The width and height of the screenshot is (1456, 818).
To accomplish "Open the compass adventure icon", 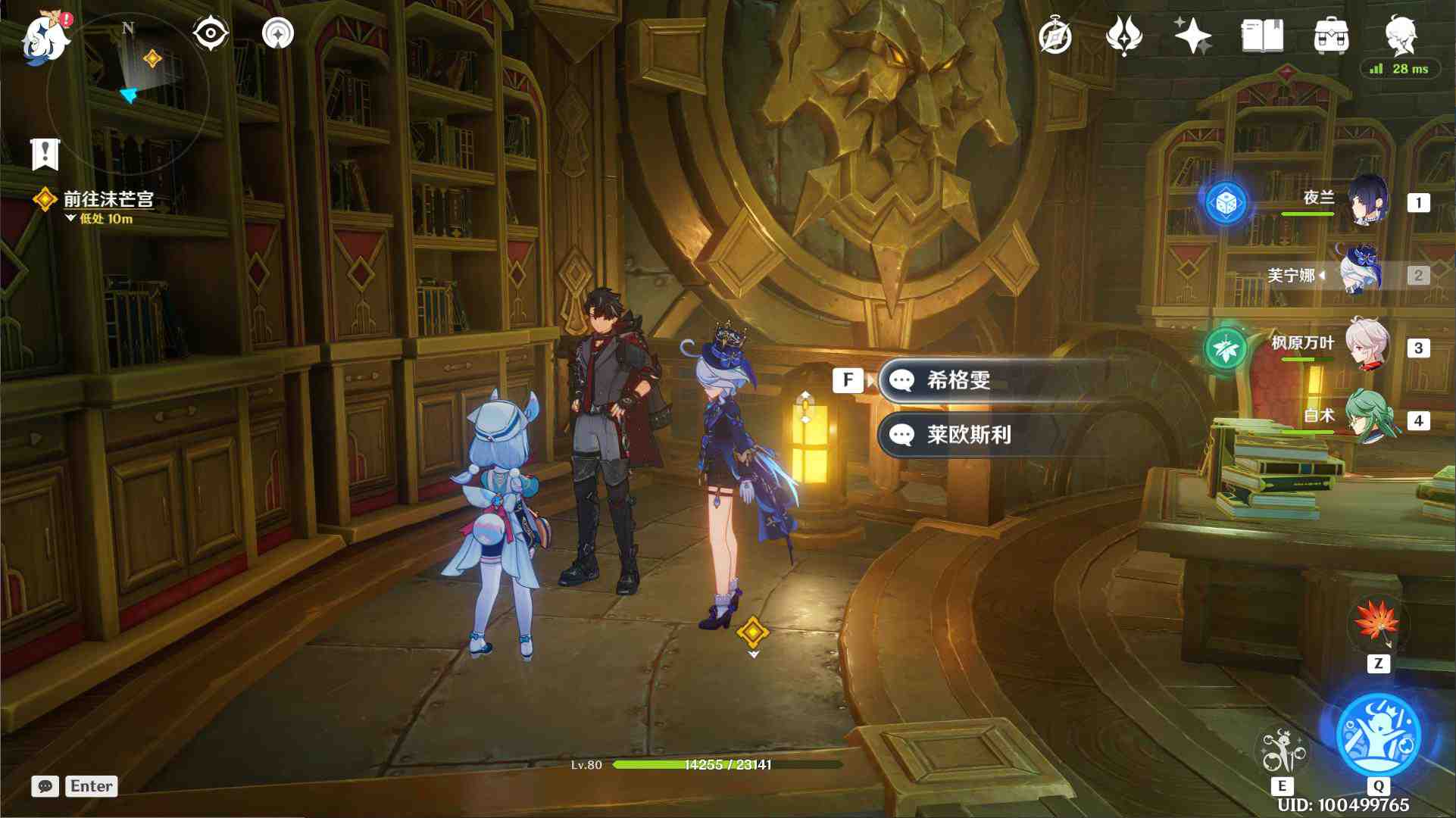I will pyautogui.click(x=1055, y=36).
